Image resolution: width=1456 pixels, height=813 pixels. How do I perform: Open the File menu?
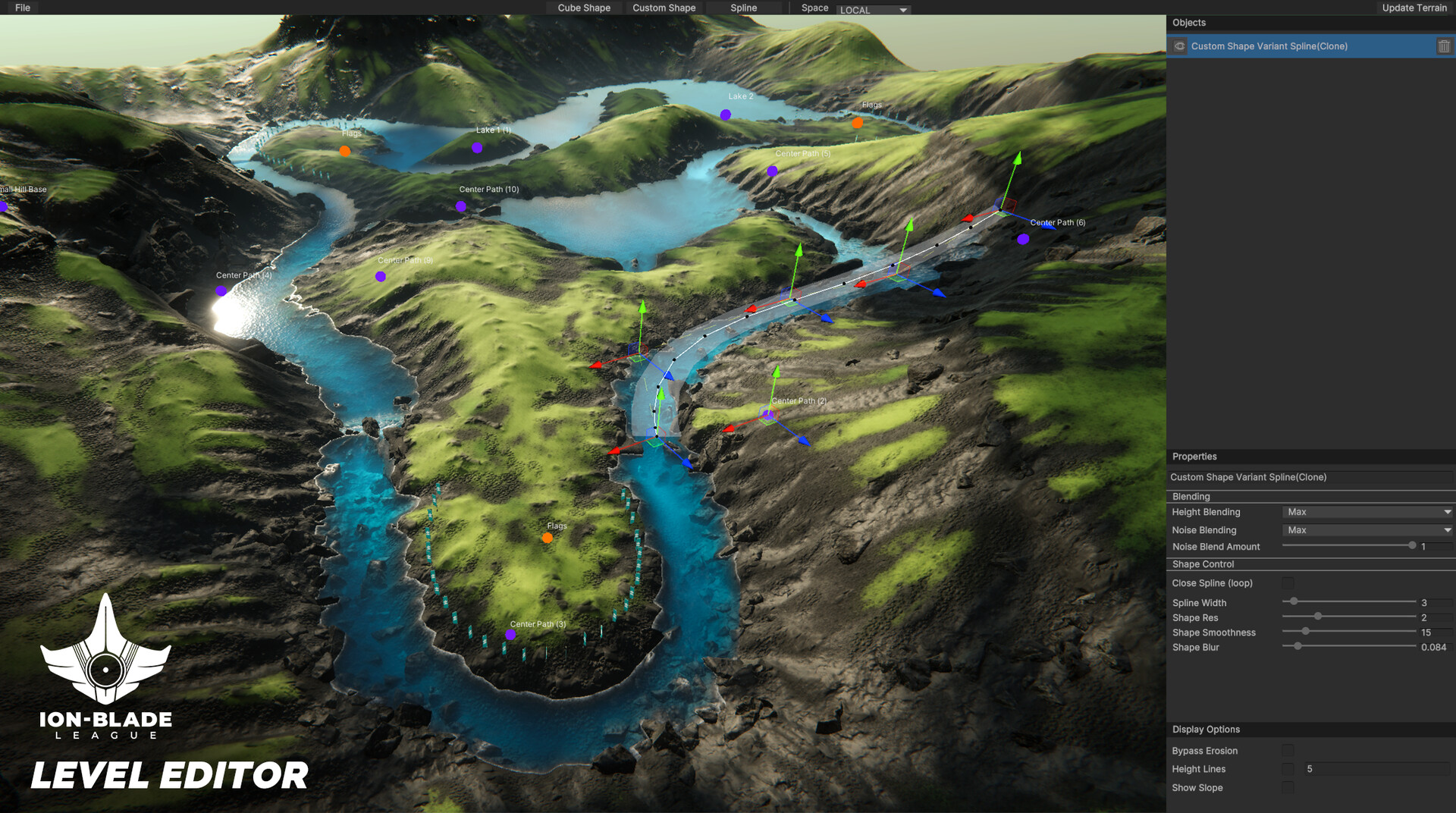pos(22,8)
